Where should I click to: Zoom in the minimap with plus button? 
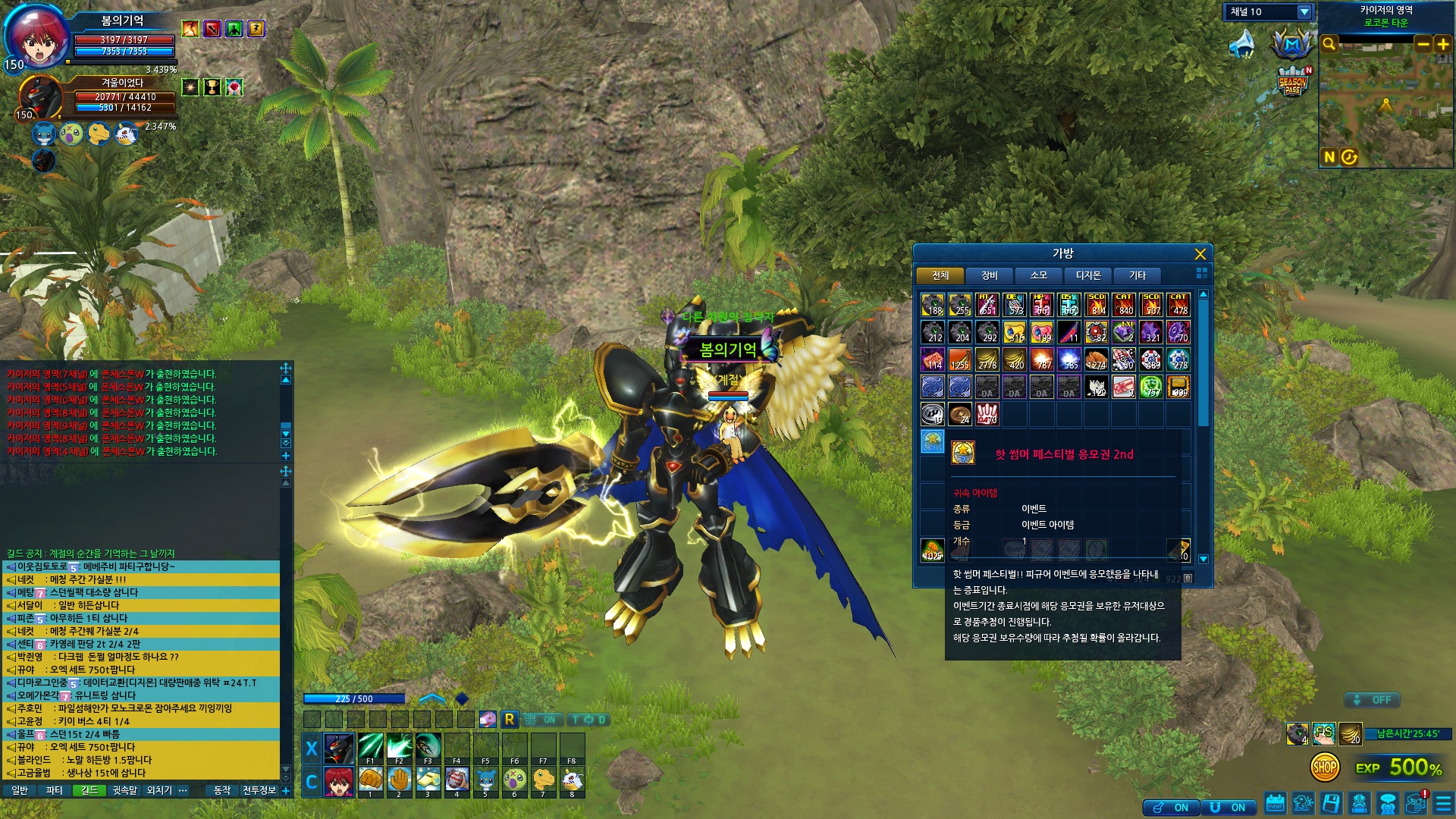pyautogui.click(x=1442, y=44)
